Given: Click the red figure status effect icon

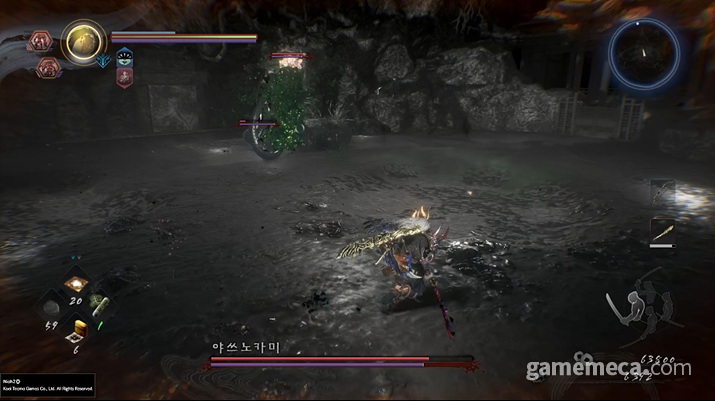Looking at the screenshot, I should click(x=124, y=77).
